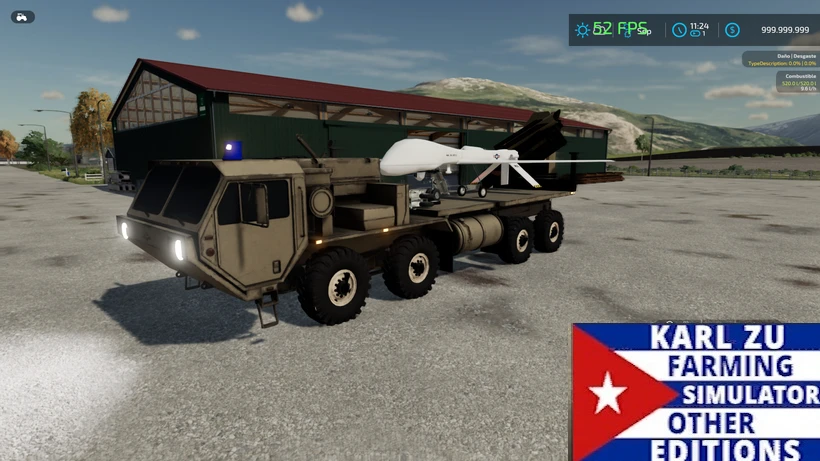Image resolution: width=820 pixels, height=461 pixels.
Task: Click the Karl Zu channel logo overlay
Action: pos(695,391)
